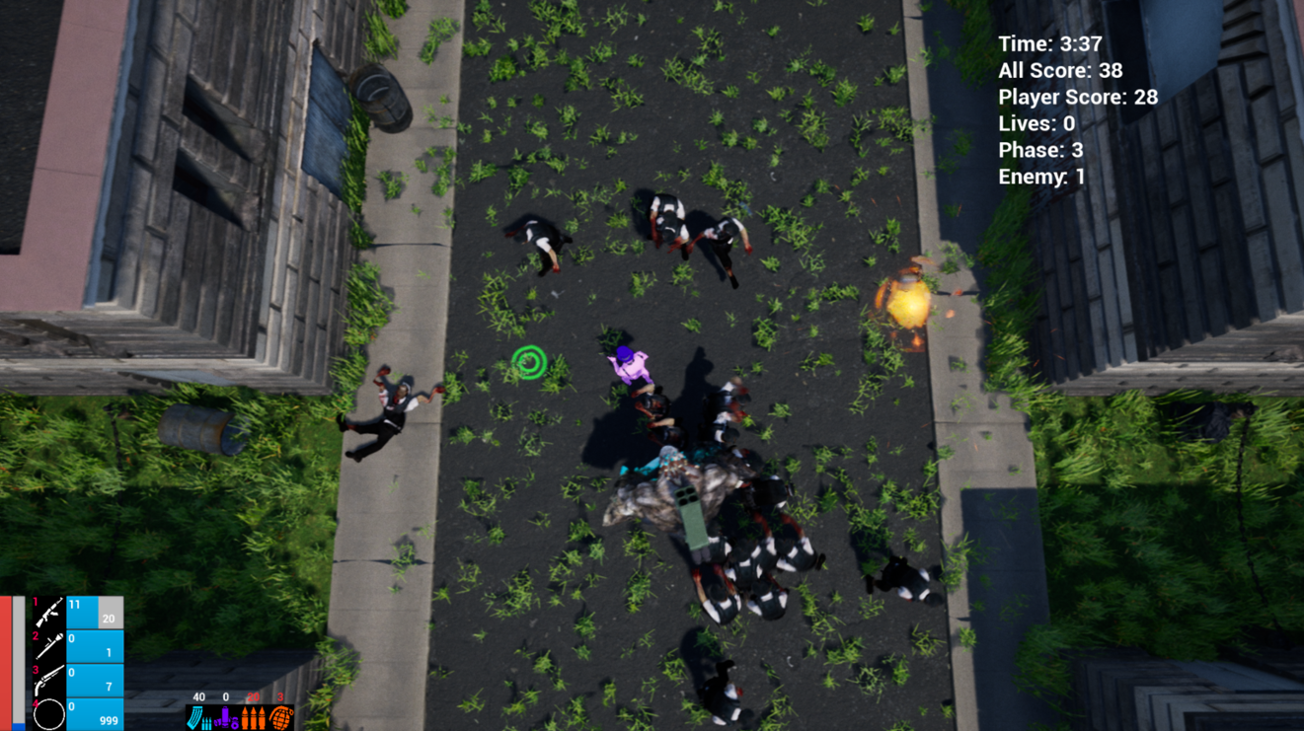Select the sniper rifle in weapon slot 2

pyautogui.click(x=48, y=646)
